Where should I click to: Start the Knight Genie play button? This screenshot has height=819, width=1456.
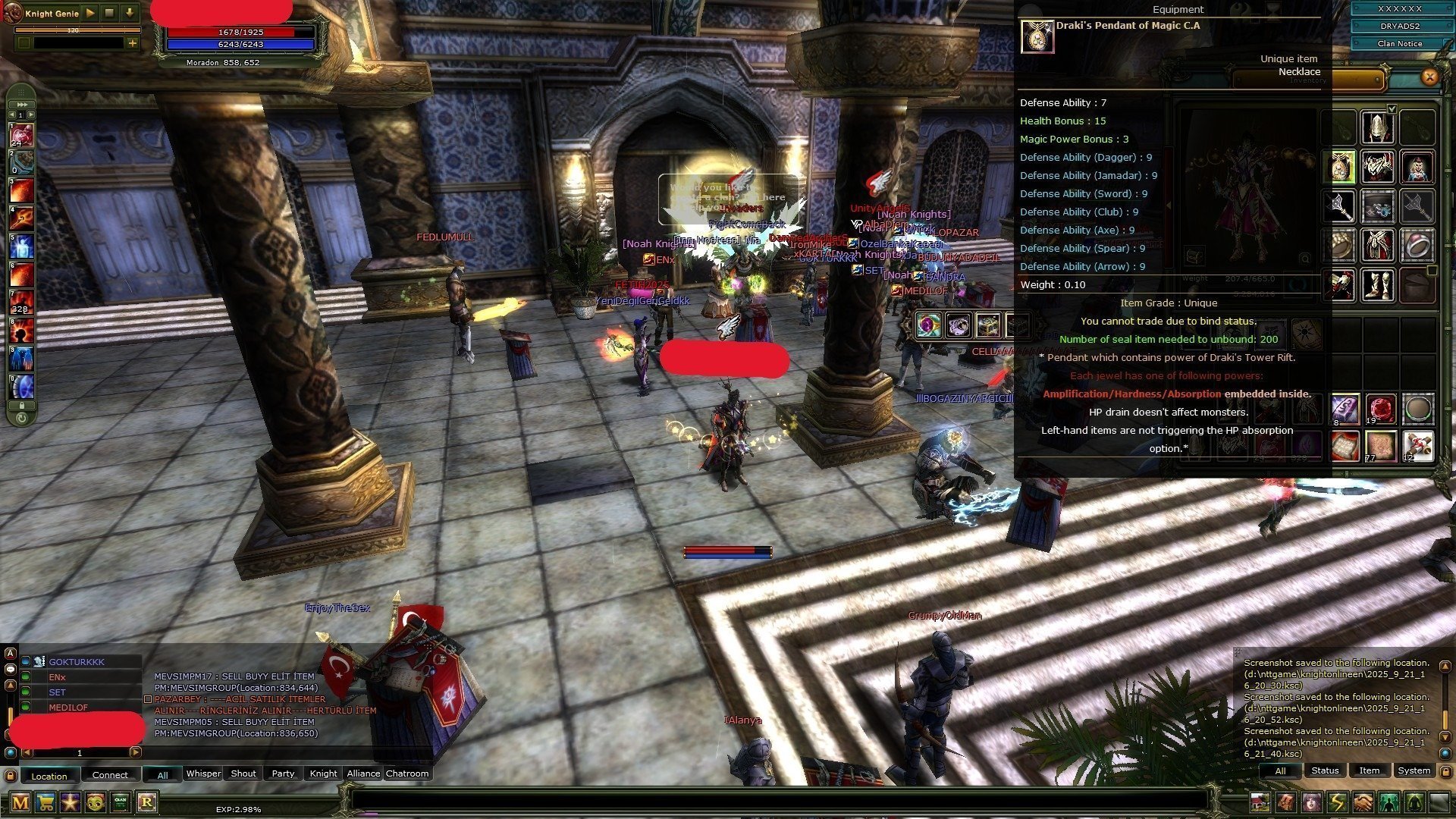[x=90, y=13]
